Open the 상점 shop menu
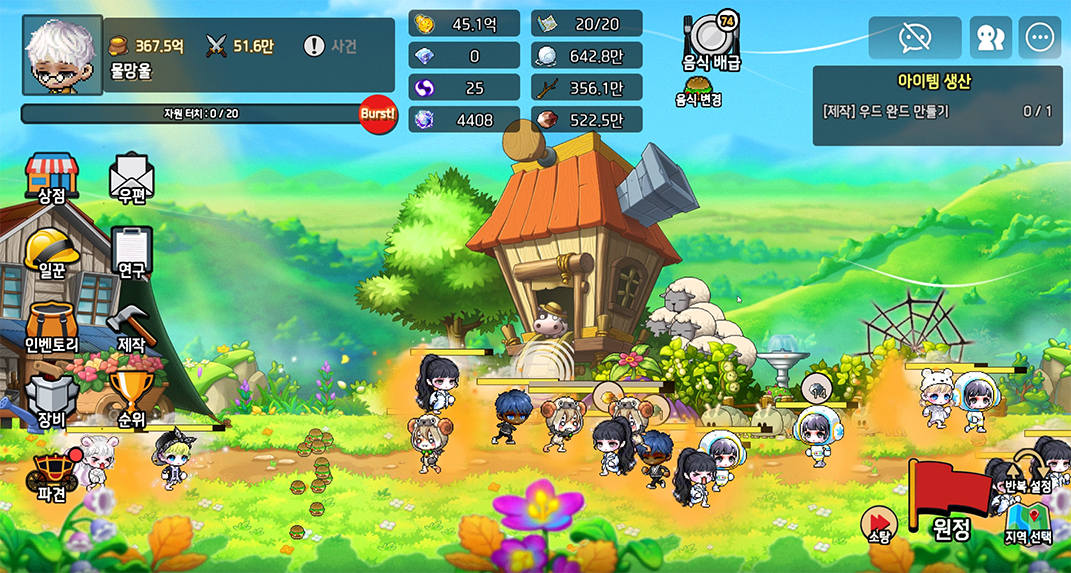The width and height of the screenshot is (1071, 573). pyautogui.click(x=51, y=180)
